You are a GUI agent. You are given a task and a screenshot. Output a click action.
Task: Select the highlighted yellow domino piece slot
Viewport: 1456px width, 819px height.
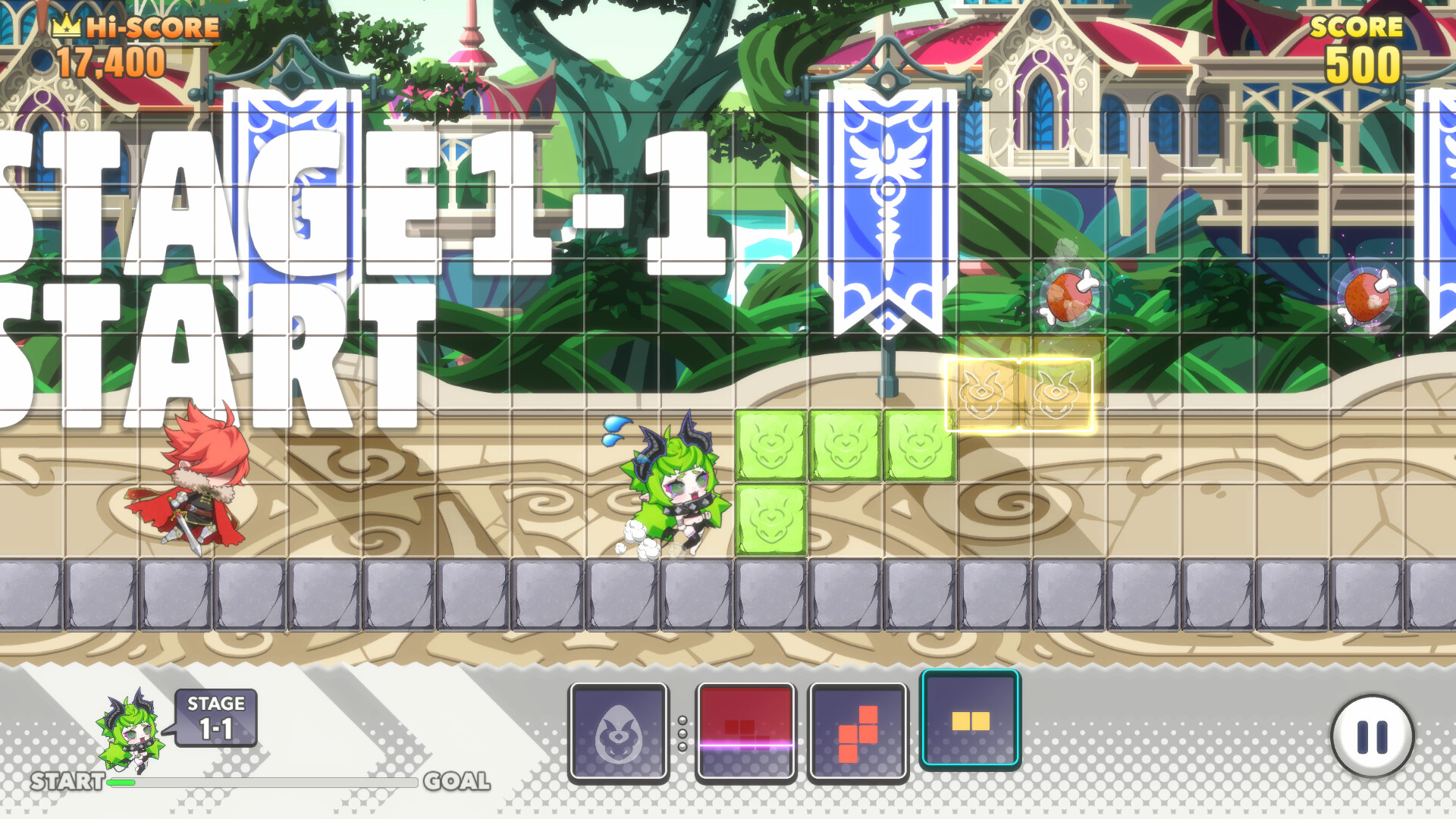click(x=970, y=721)
